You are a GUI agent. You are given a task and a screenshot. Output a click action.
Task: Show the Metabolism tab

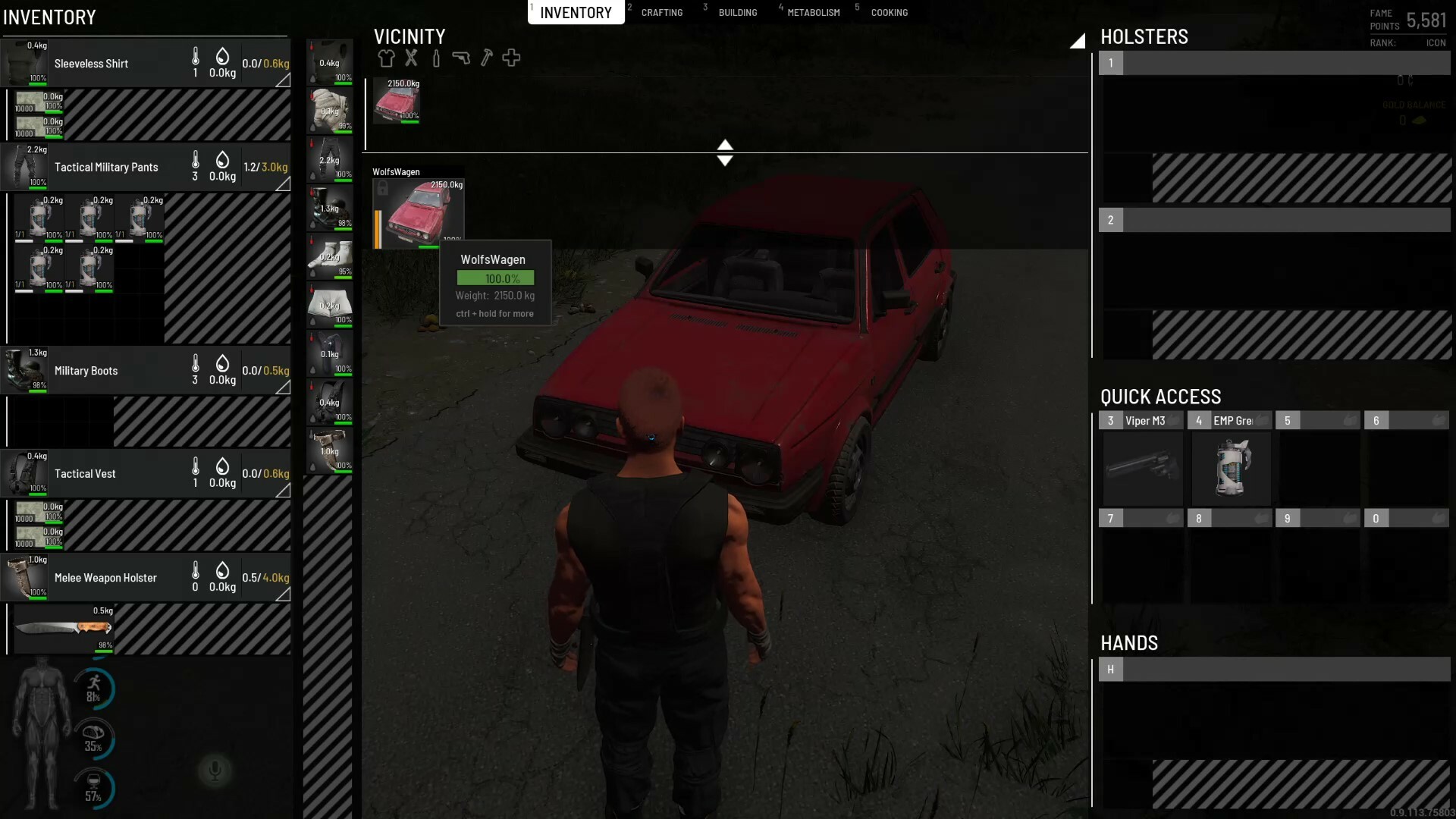(x=813, y=12)
